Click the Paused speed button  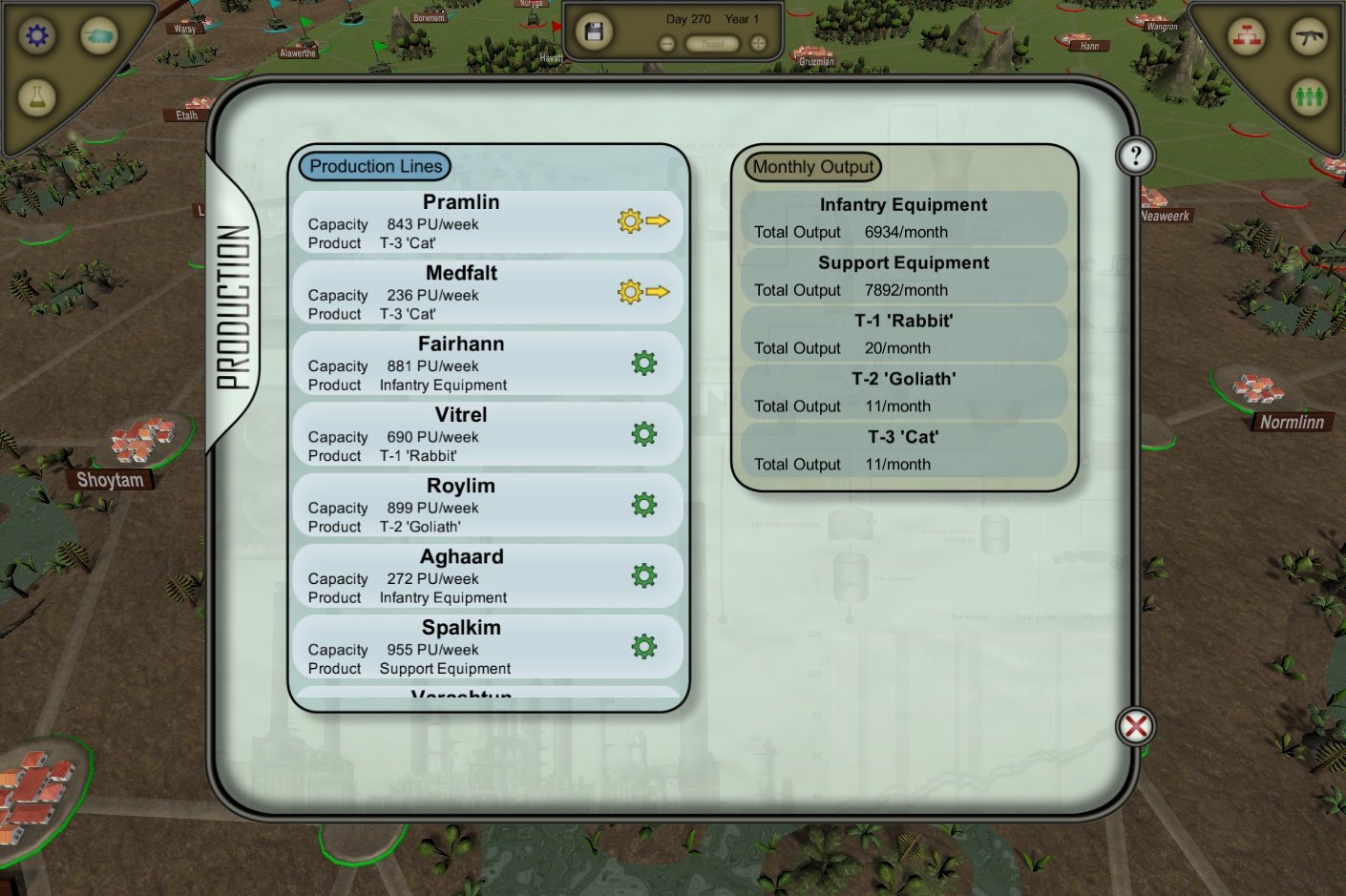click(711, 41)
